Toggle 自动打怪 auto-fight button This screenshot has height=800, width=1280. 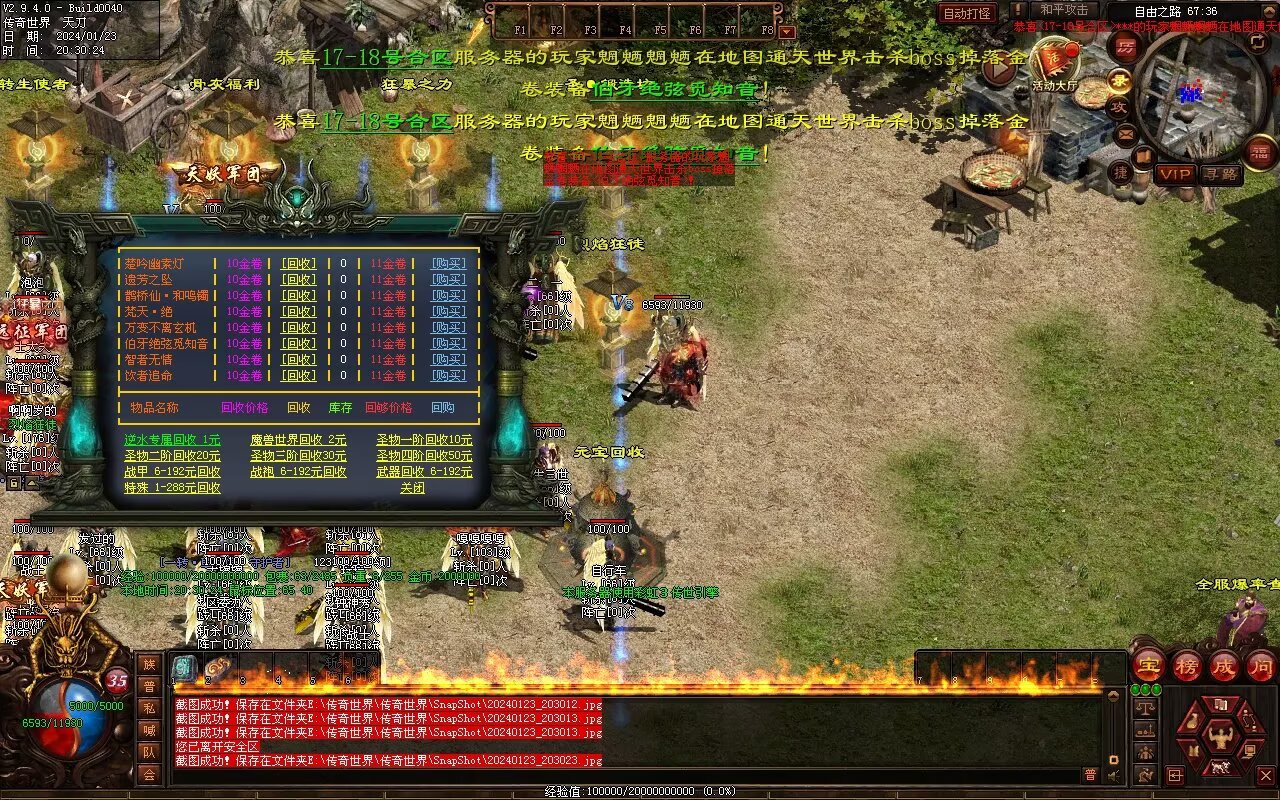tap(967, 13)
